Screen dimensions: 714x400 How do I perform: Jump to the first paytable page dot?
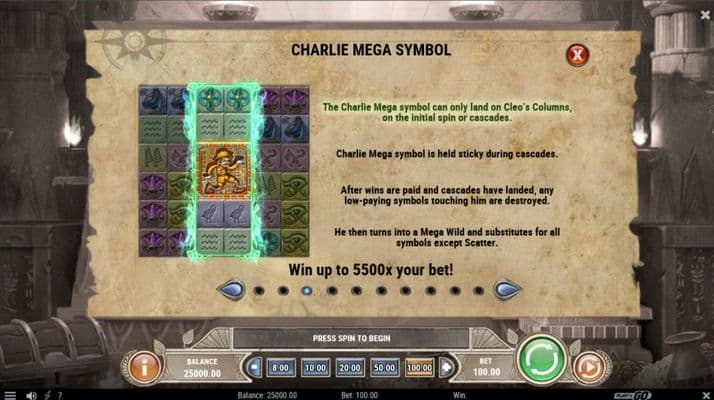tap(258, 291)
